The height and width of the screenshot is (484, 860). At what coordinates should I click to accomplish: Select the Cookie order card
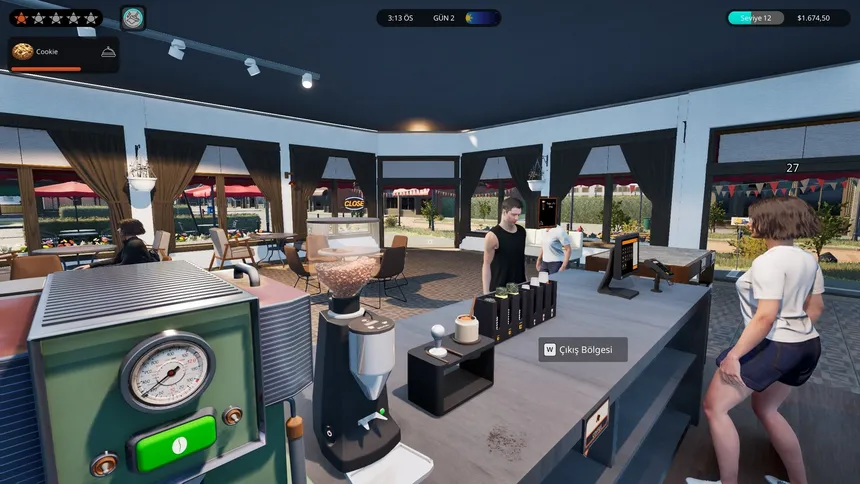pos(63,55)
